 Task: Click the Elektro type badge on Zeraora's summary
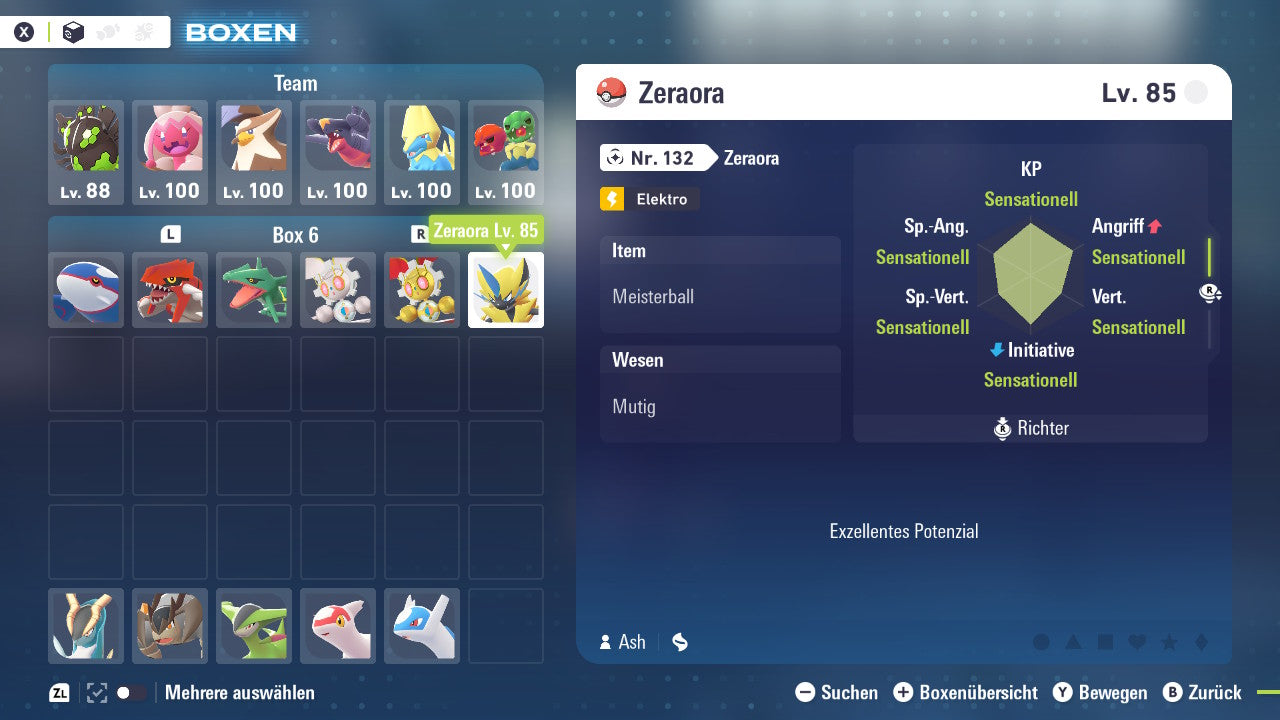[x=648, y=199]
